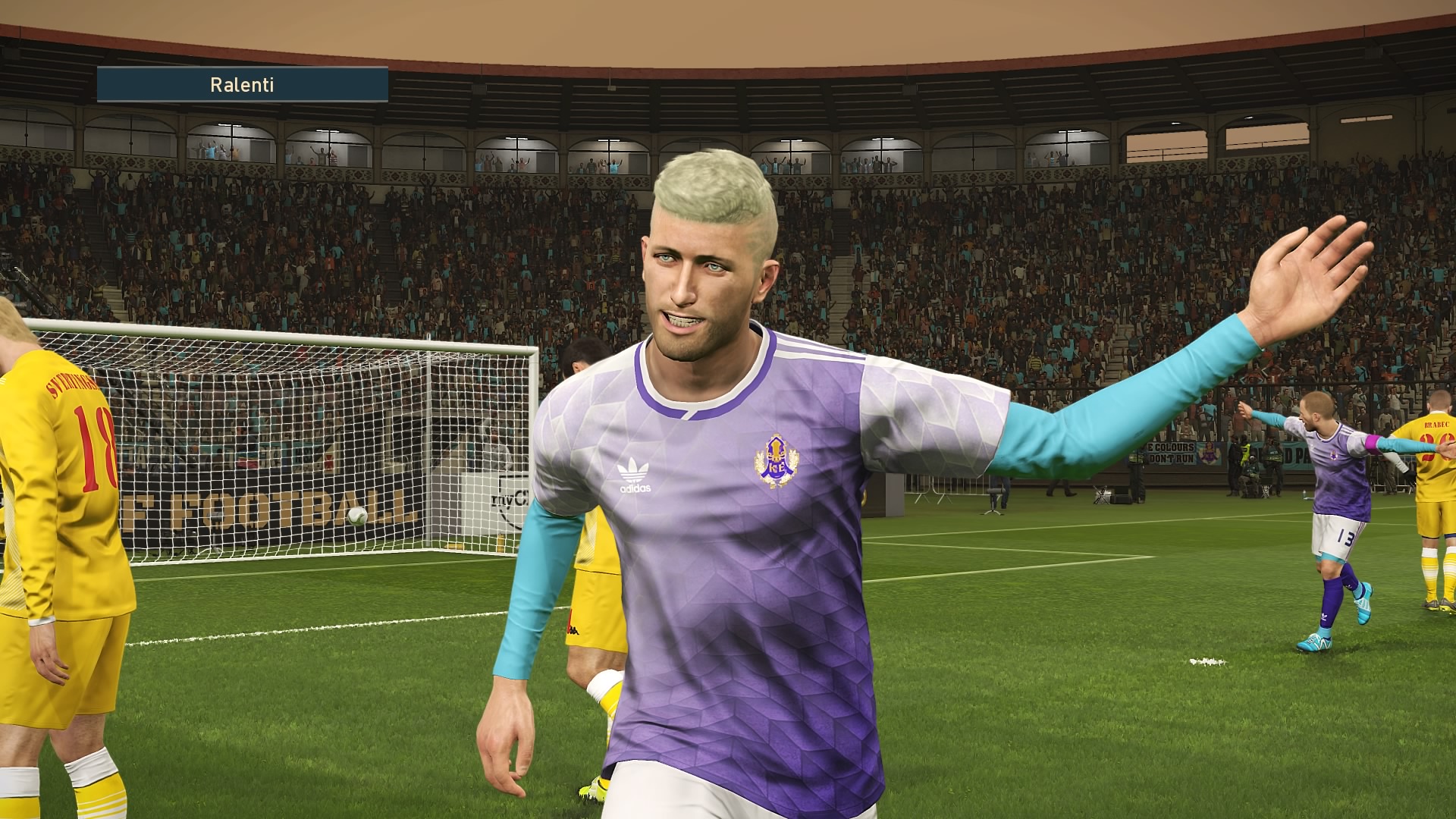
Task: Click the Ralenti replay banner
Action: tap(243, 84)
